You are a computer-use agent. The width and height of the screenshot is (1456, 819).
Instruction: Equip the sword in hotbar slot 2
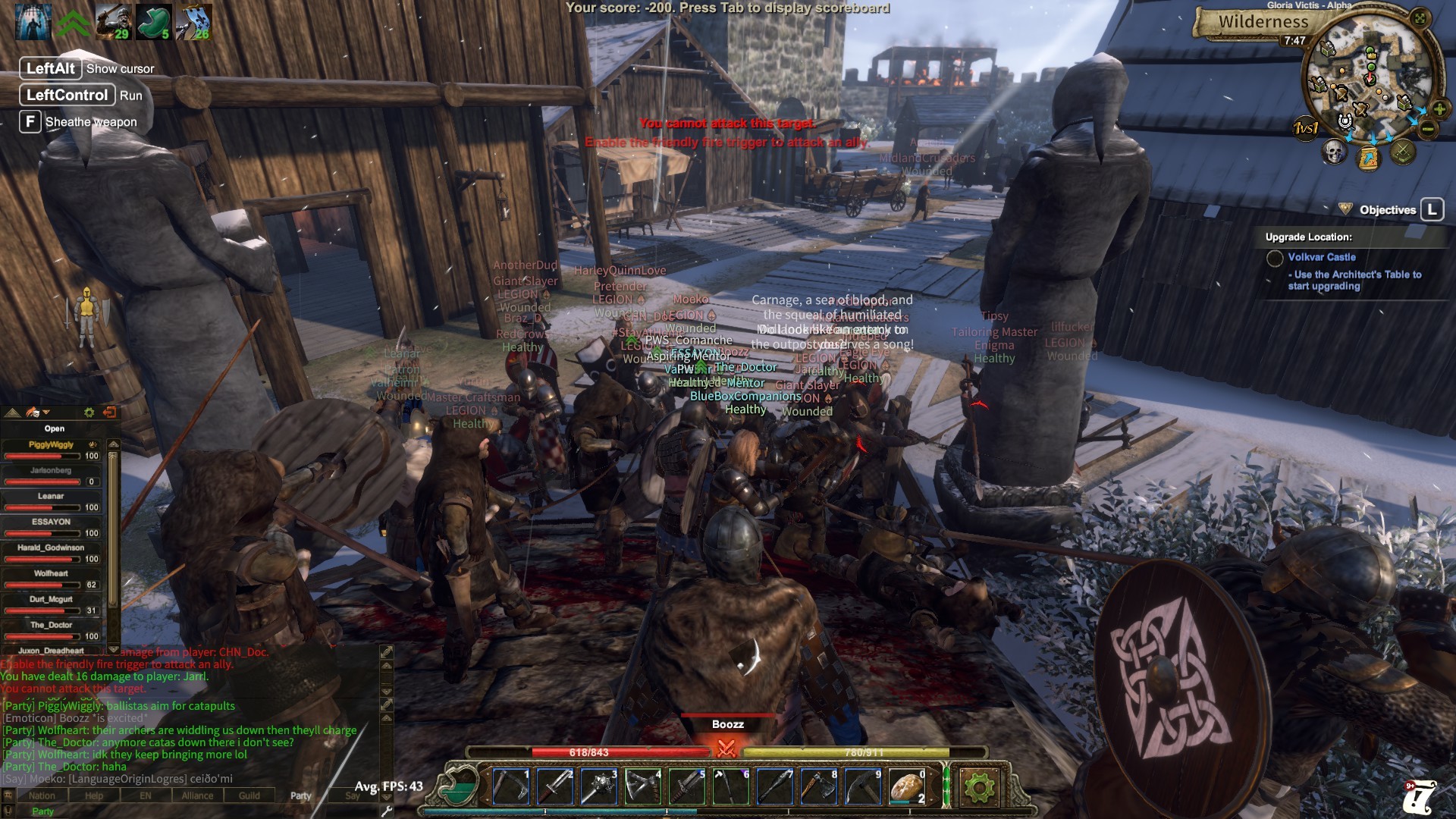click(x=554, y=787)
